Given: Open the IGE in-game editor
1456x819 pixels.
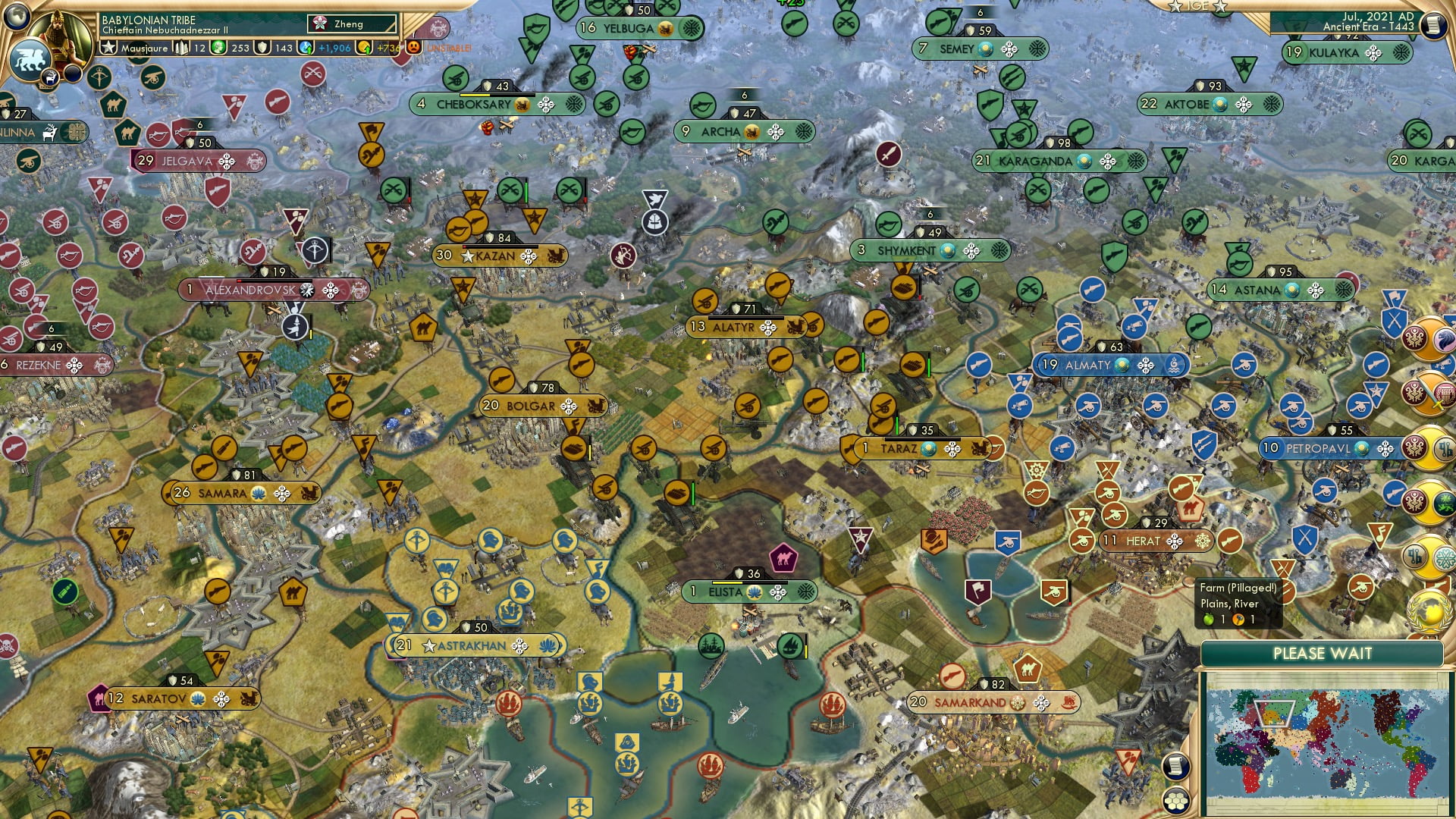Looking at the screenshot, I should [x=1197, y=7].
